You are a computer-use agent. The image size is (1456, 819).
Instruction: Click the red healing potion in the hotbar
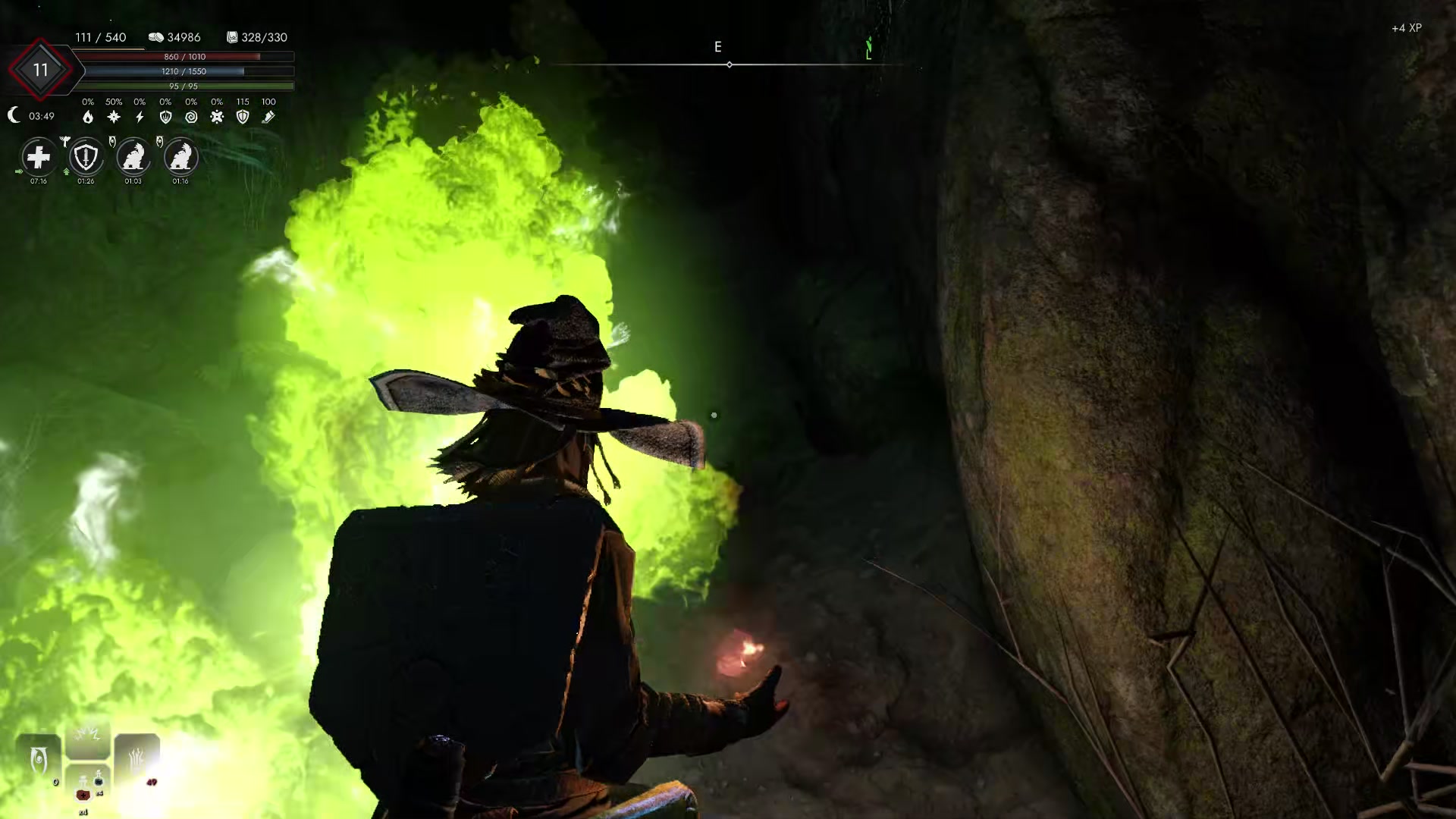tap(83, 796)
